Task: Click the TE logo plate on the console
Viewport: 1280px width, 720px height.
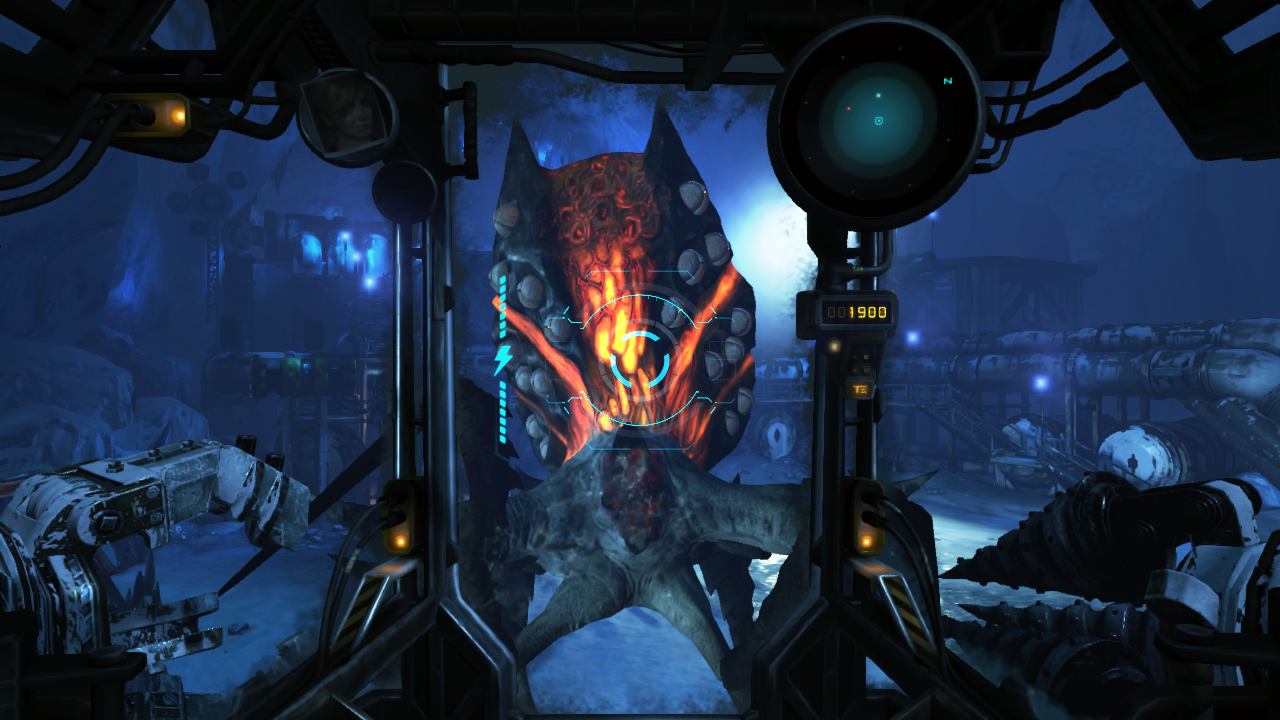Action: (x=859, y=390)
